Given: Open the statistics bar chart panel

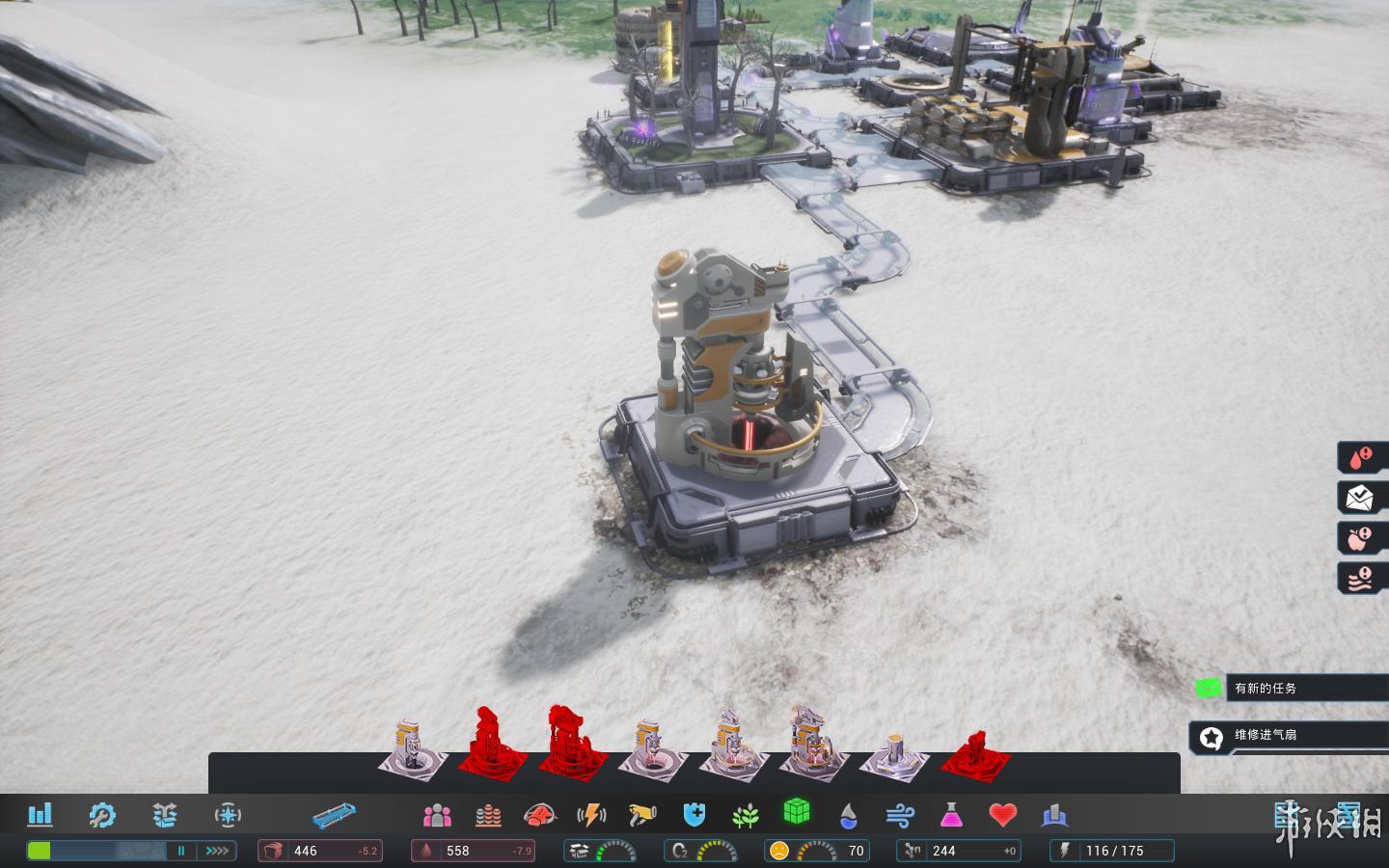Looking at the screenshot, I should click(x=40, y=815).
